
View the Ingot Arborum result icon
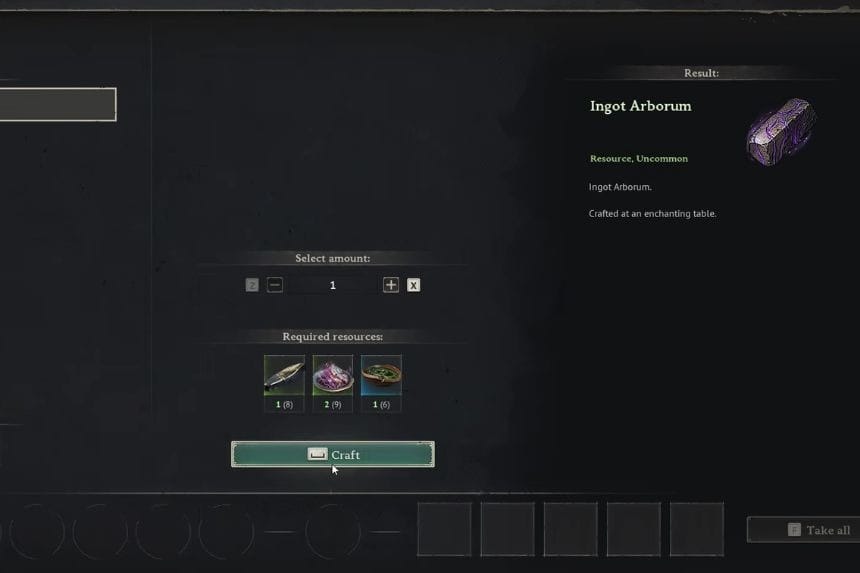point(781,131)
